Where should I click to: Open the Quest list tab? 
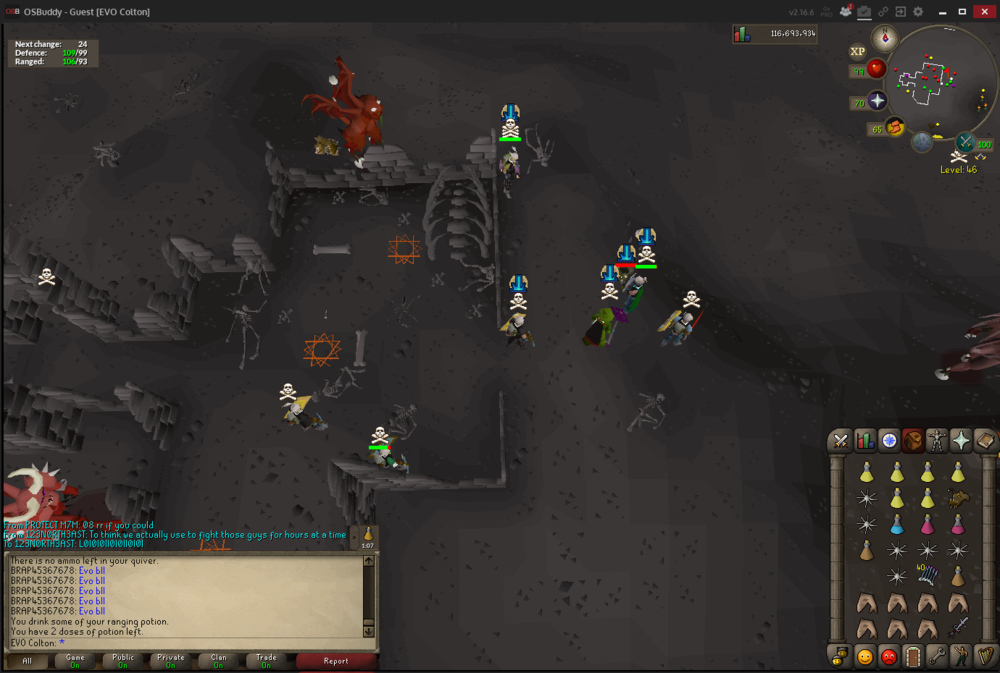(x=889, y=441)
